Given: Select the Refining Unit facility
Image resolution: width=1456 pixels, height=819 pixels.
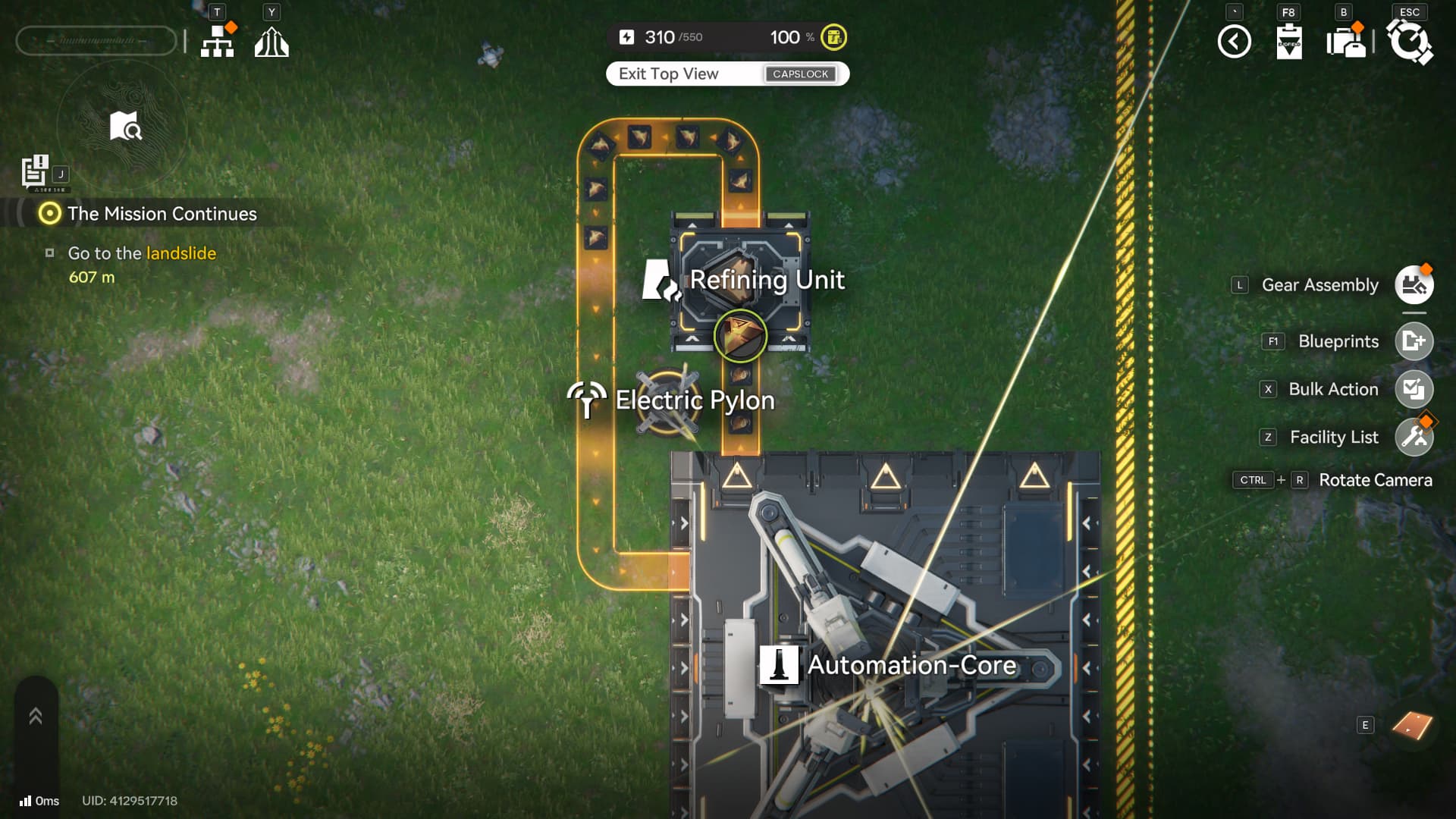Looking at the screenshot, I should [741, 281].
